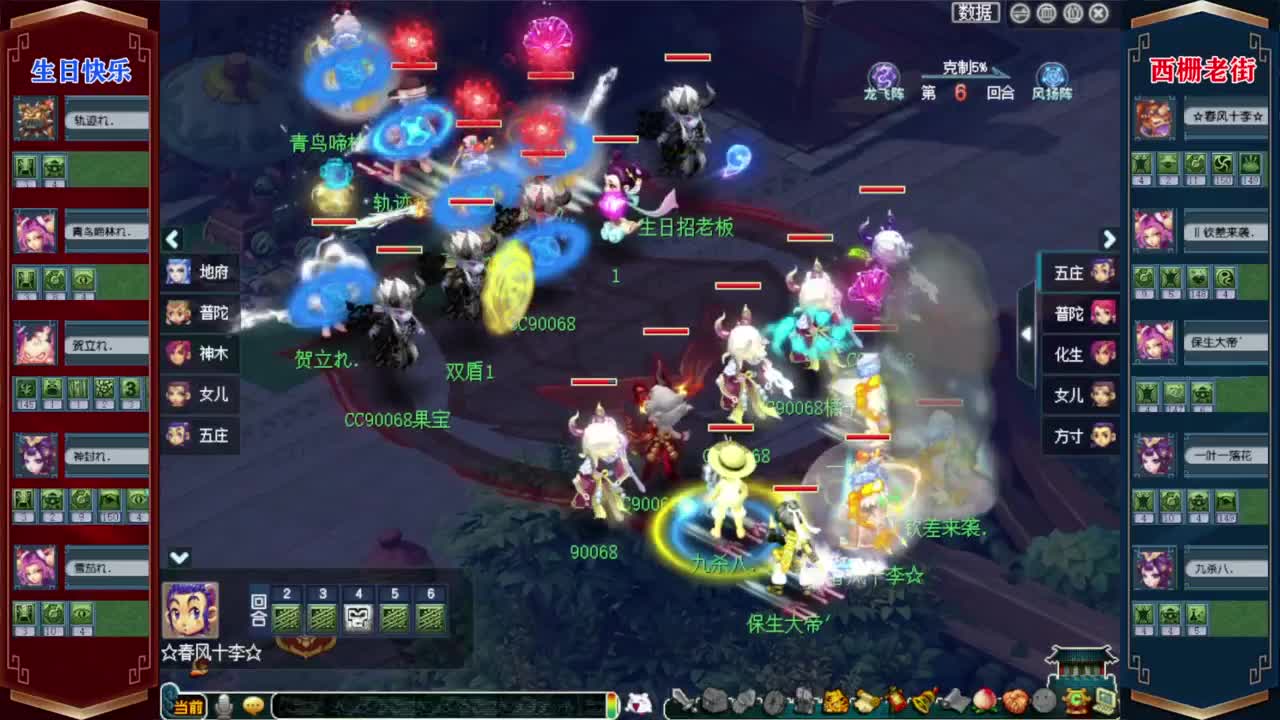Adjust the colored volume bar beside the chat box
Screen dimensions: 1280x720
[x=613, y=705]
